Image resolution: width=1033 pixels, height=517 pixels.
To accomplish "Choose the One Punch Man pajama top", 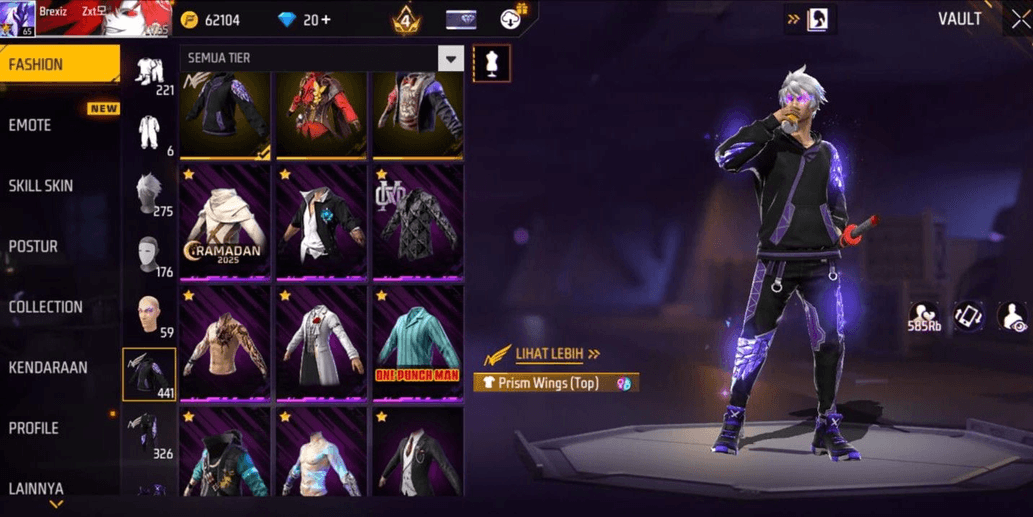I will pos(417,343).
